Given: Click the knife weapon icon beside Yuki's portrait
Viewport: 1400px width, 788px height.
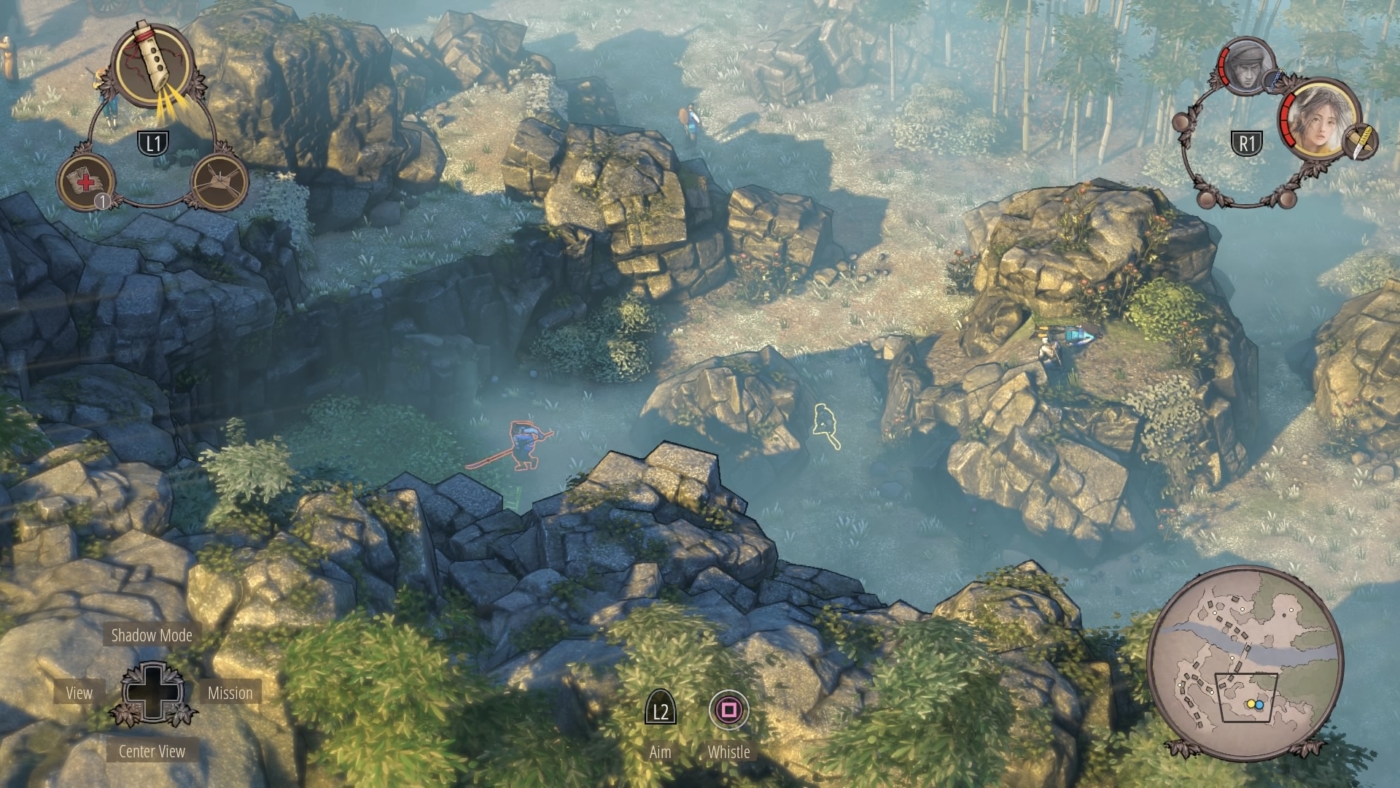Looking at the screenshot, I should click(1361, 141).
